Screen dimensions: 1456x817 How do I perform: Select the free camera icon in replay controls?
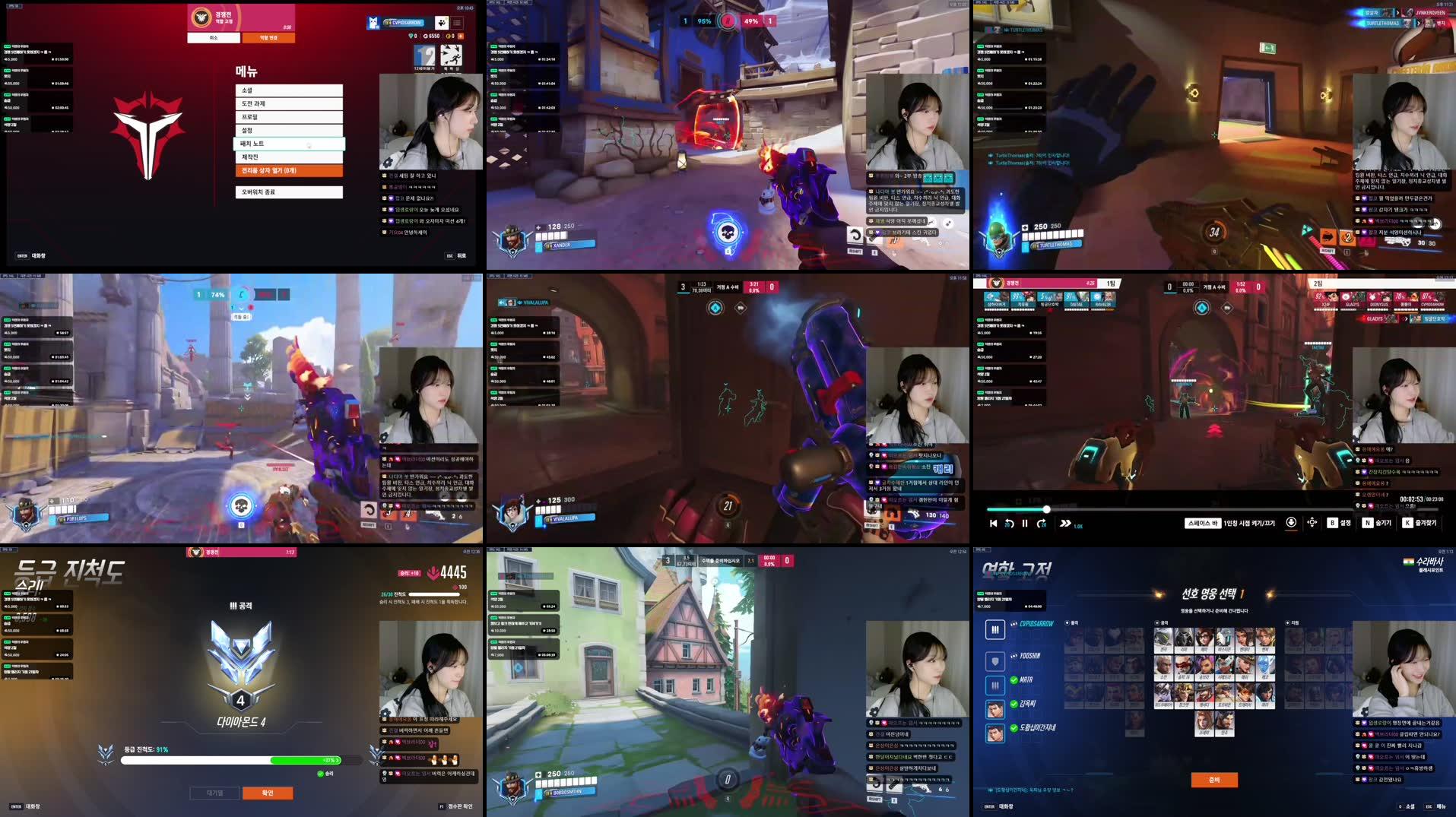coord(1312,524)
